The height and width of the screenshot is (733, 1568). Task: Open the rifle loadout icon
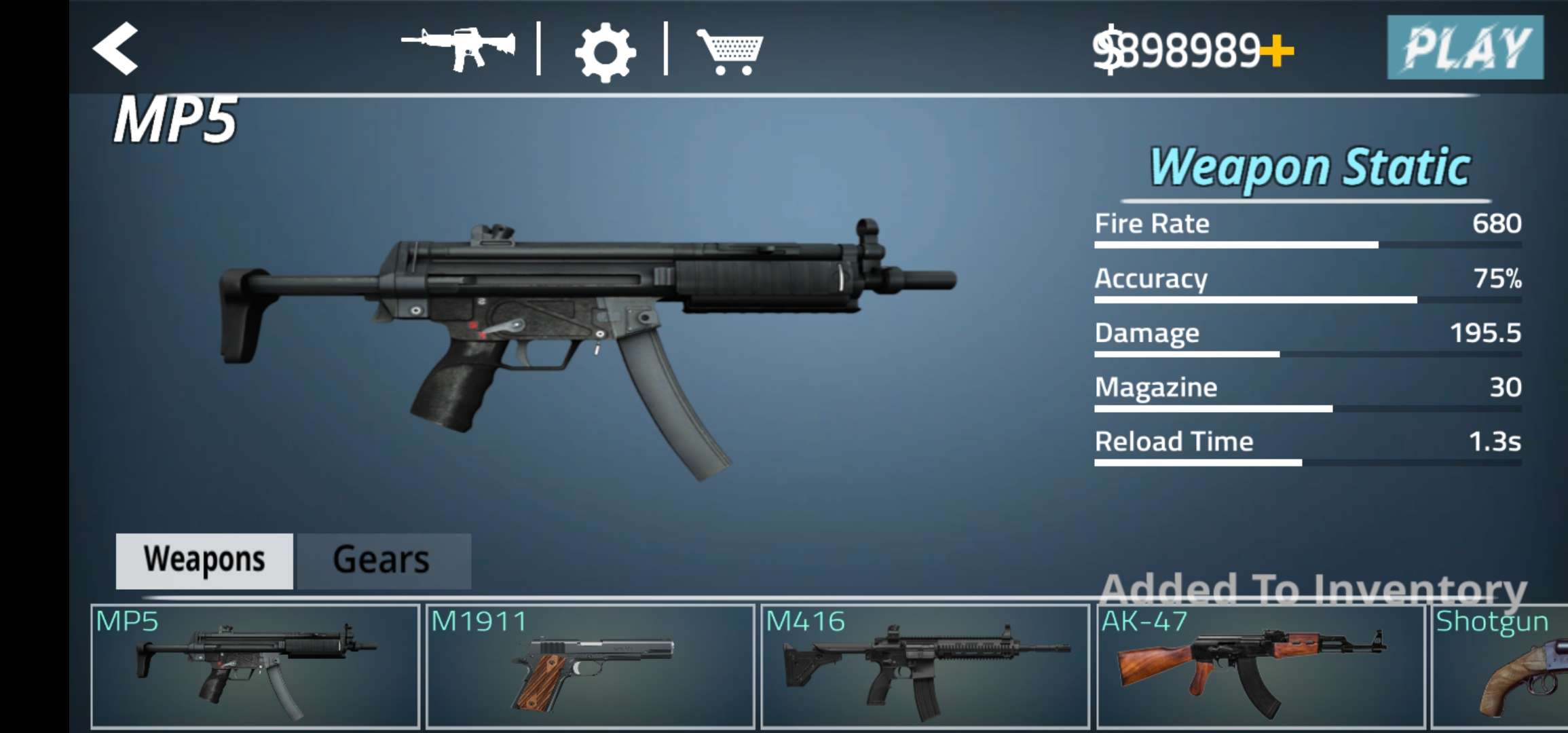(458, 48)
